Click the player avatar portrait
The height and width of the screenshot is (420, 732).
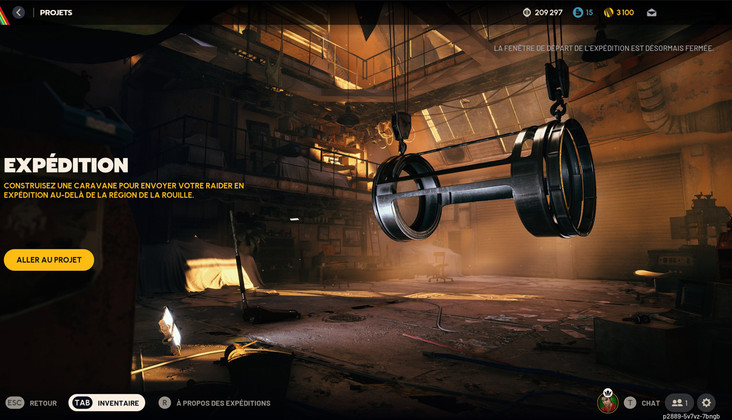(x=607, y=402)
